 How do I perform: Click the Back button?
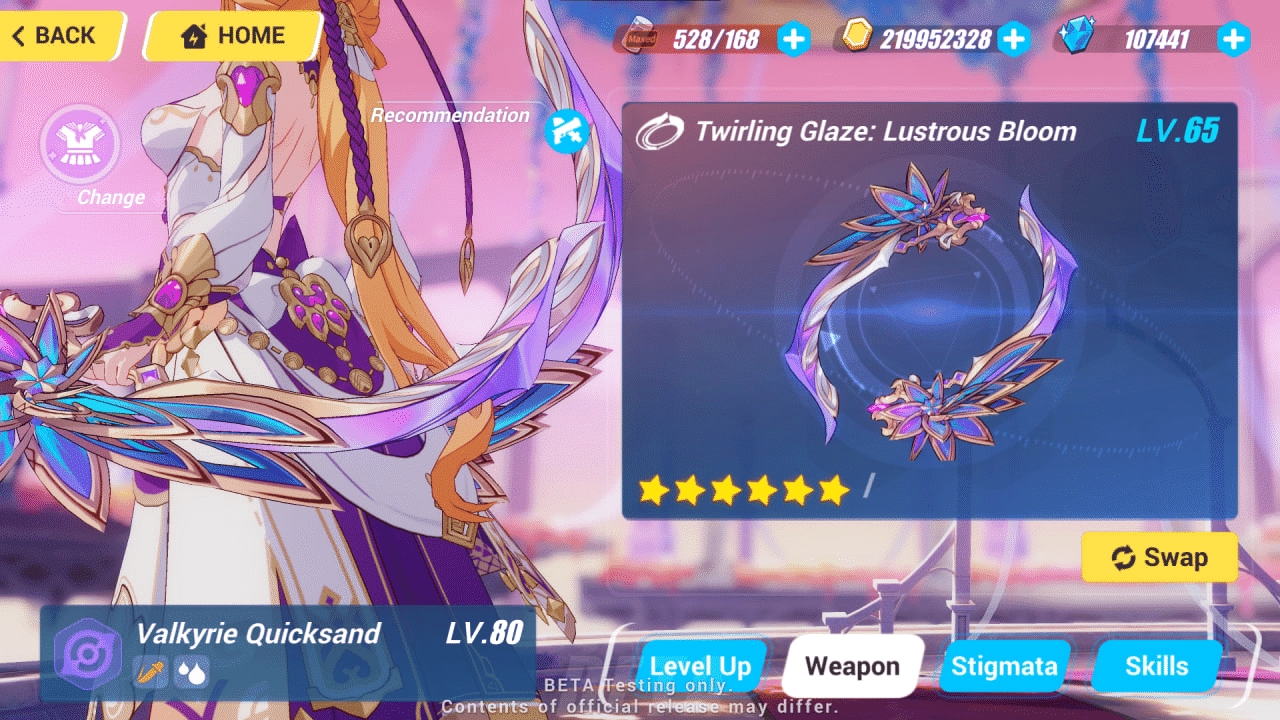(x=55, y=35)
